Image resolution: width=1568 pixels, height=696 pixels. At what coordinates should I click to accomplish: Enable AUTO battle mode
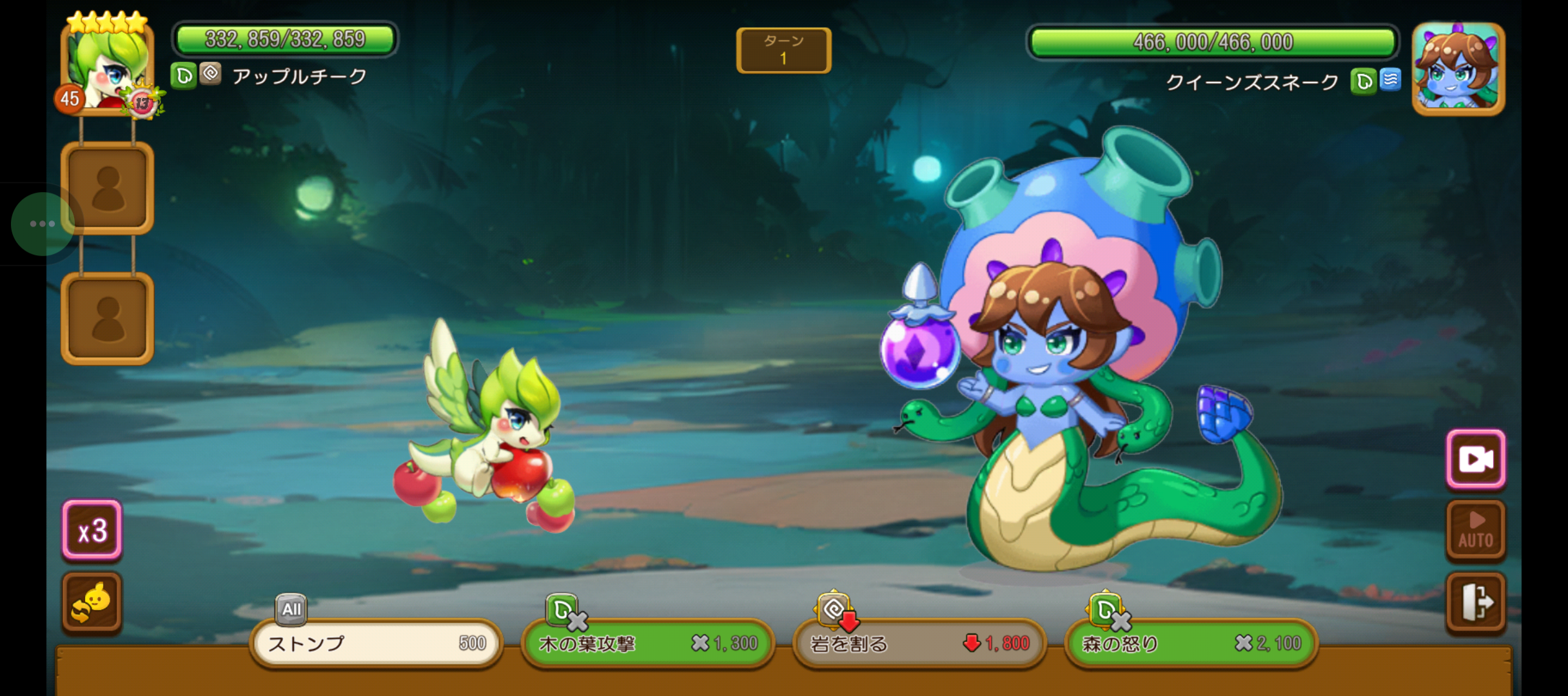pos(1476,530)
